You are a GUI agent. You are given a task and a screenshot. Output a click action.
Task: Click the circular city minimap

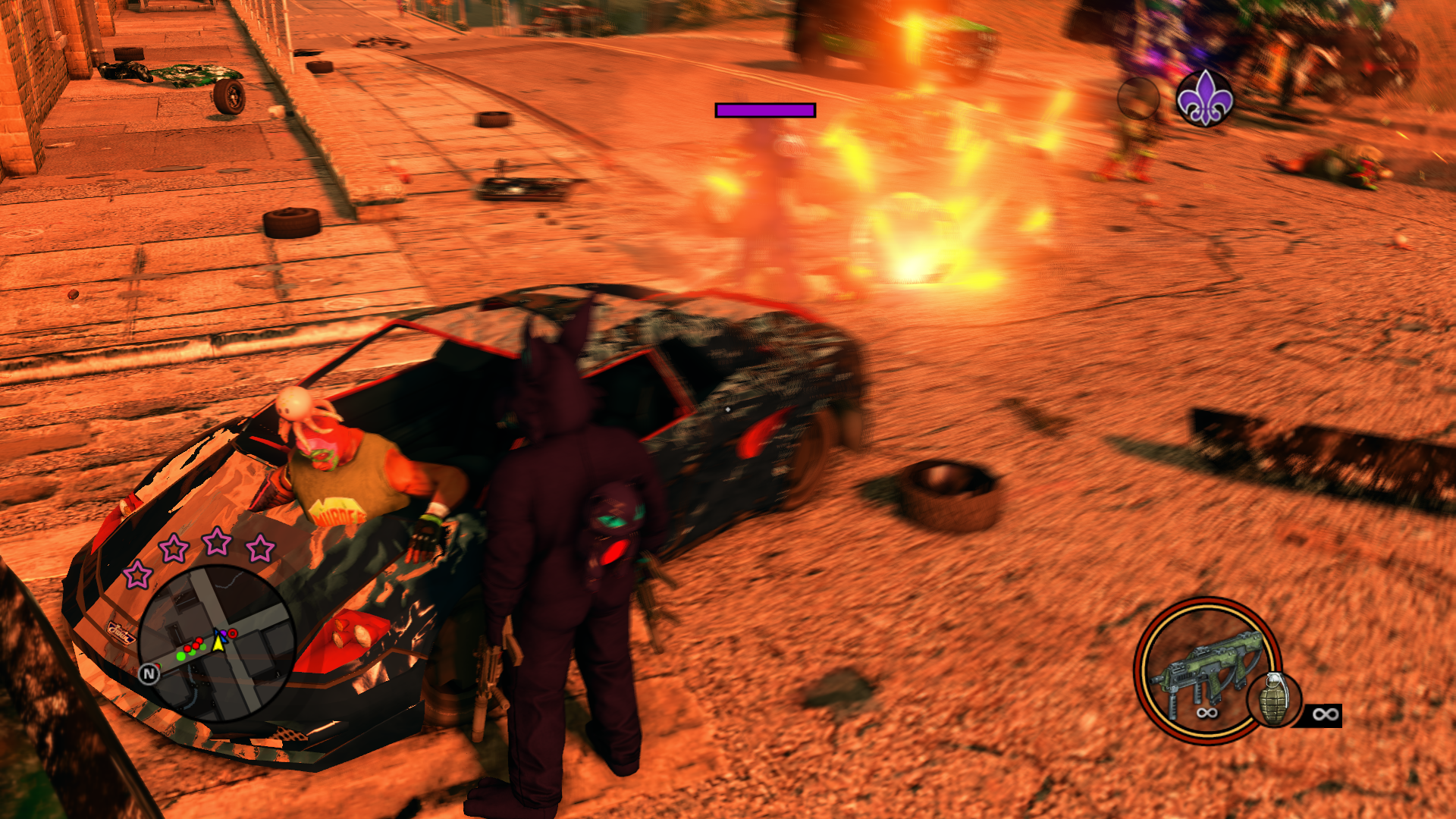point(216,643)
